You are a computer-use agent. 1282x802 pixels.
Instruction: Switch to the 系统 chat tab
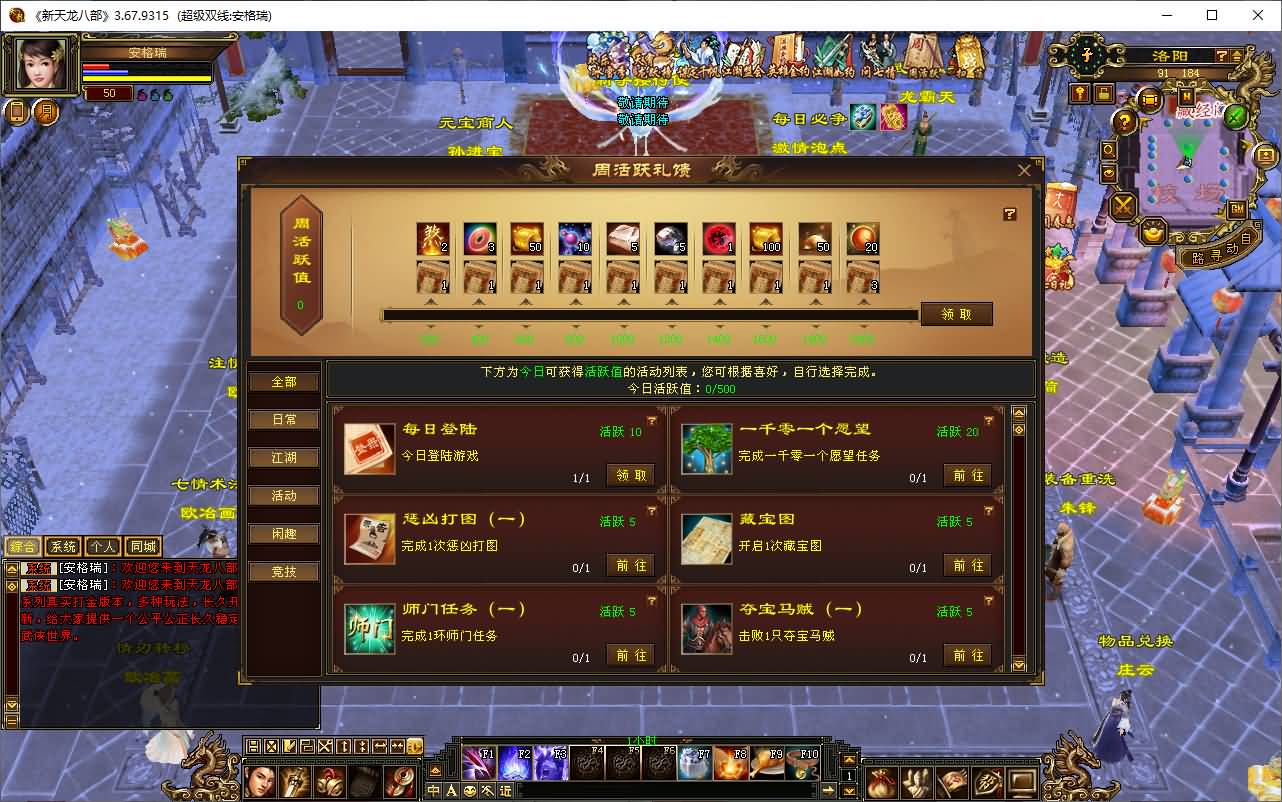point(62,546)
